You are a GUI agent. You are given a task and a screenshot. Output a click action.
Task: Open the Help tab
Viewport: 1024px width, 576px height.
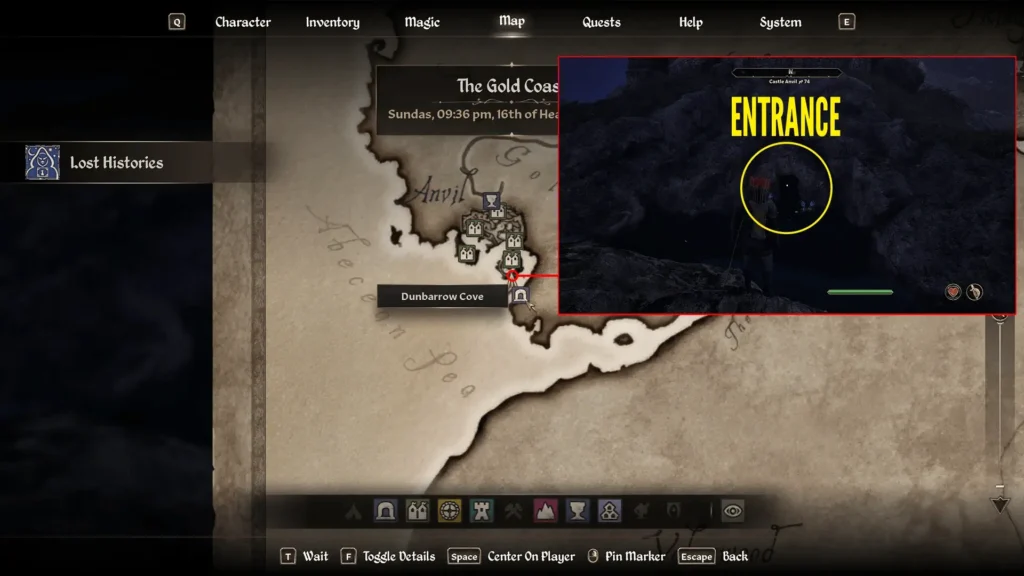point(690,22)
